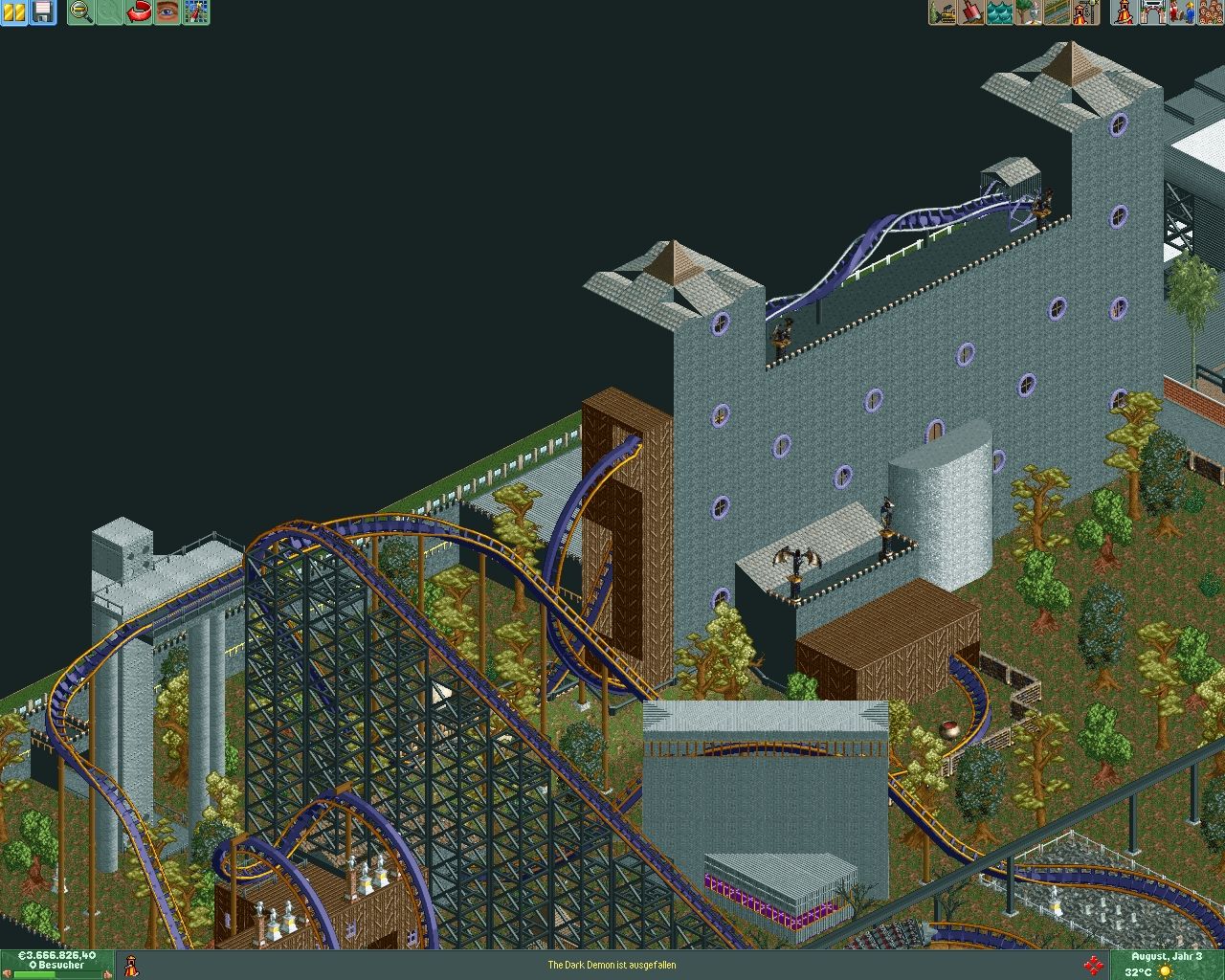This screenshot has width=1225, height=980.
Task: Select the shovel land adjustment tool
Action: [x=971, y=12]
